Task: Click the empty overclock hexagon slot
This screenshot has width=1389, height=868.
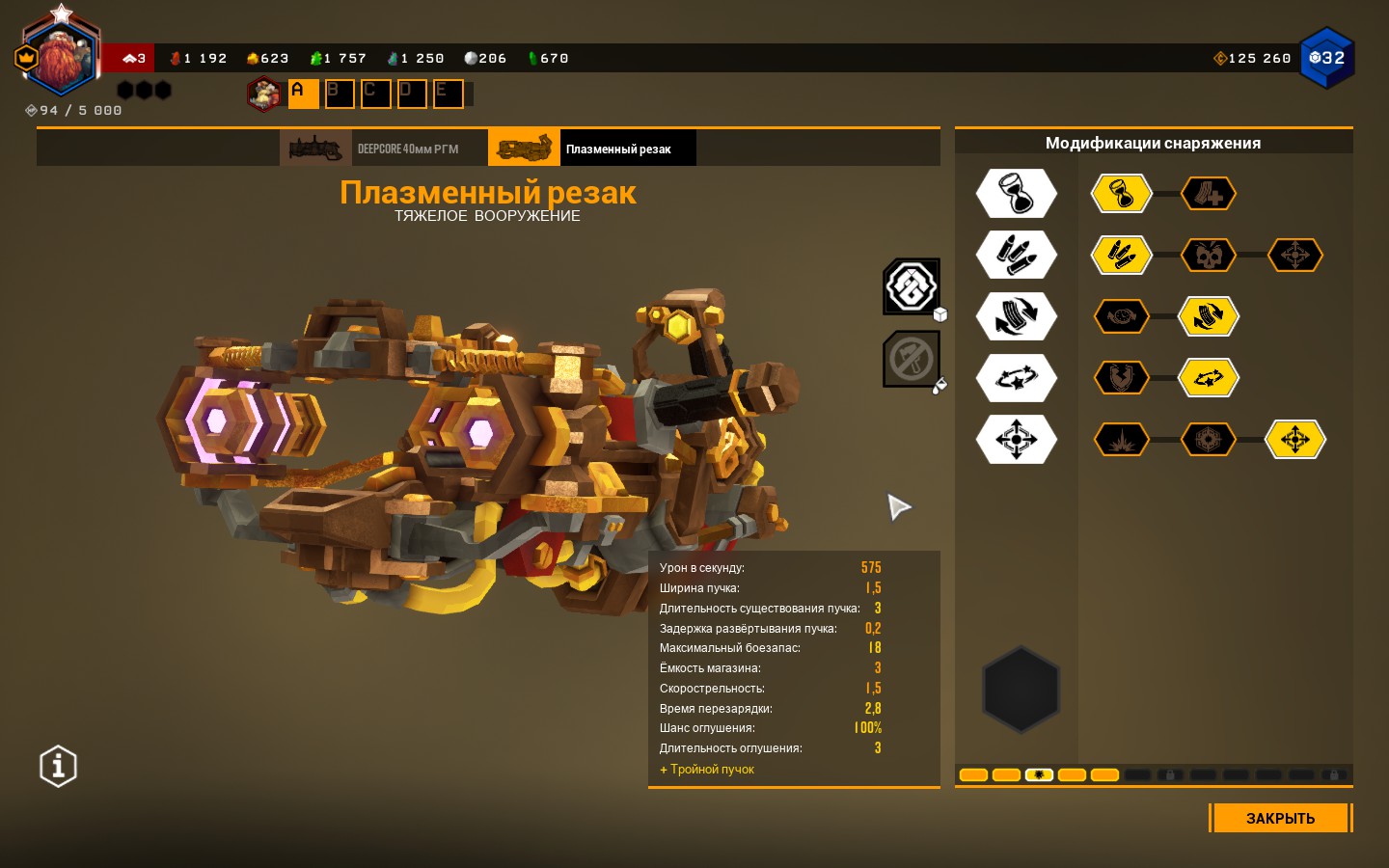Action: (1021, 689)
